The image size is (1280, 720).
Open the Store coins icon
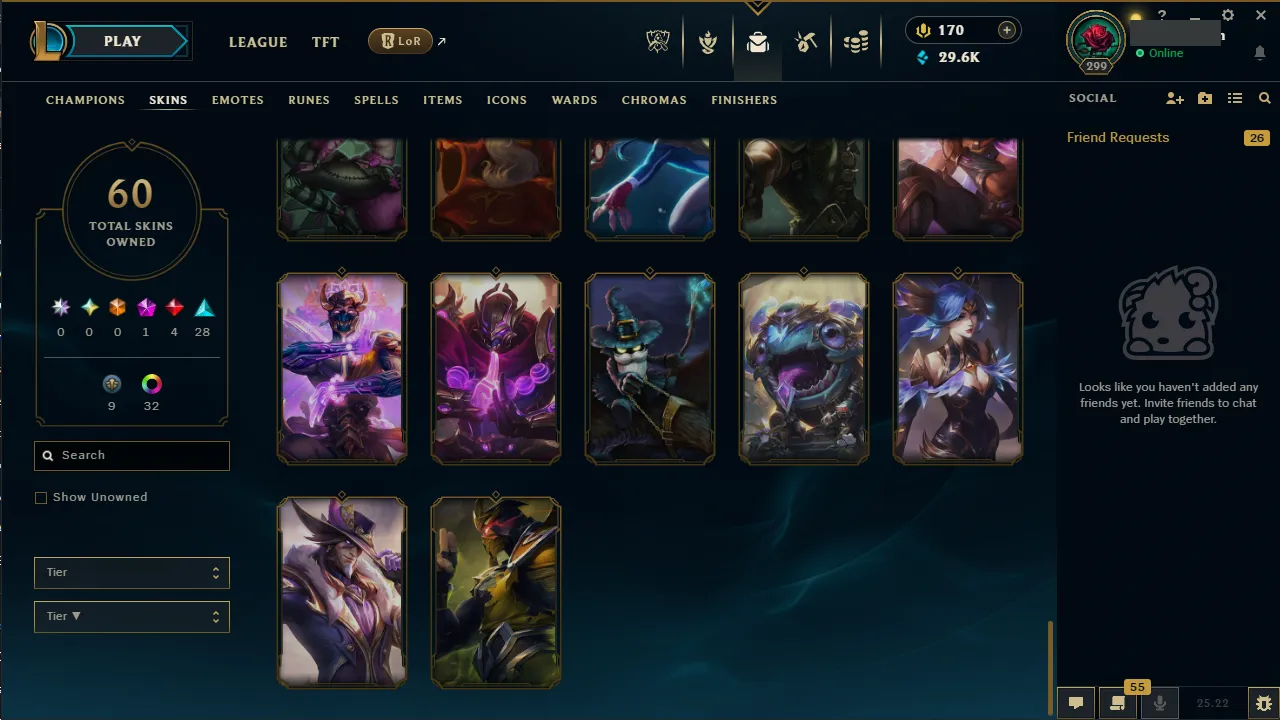[x=856, y=42]
